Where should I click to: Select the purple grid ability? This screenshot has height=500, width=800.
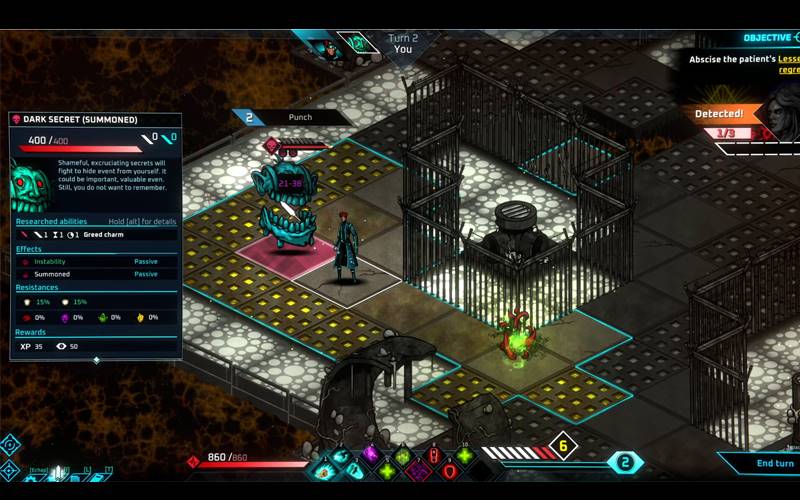click(419, 470)
